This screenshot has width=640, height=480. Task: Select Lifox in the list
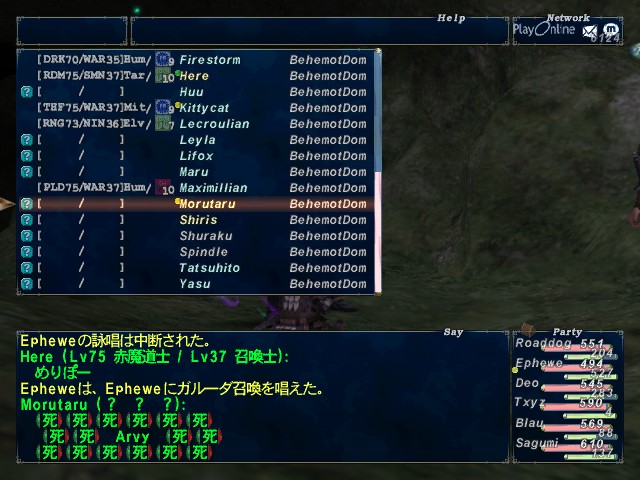click(x=196, y=156)
